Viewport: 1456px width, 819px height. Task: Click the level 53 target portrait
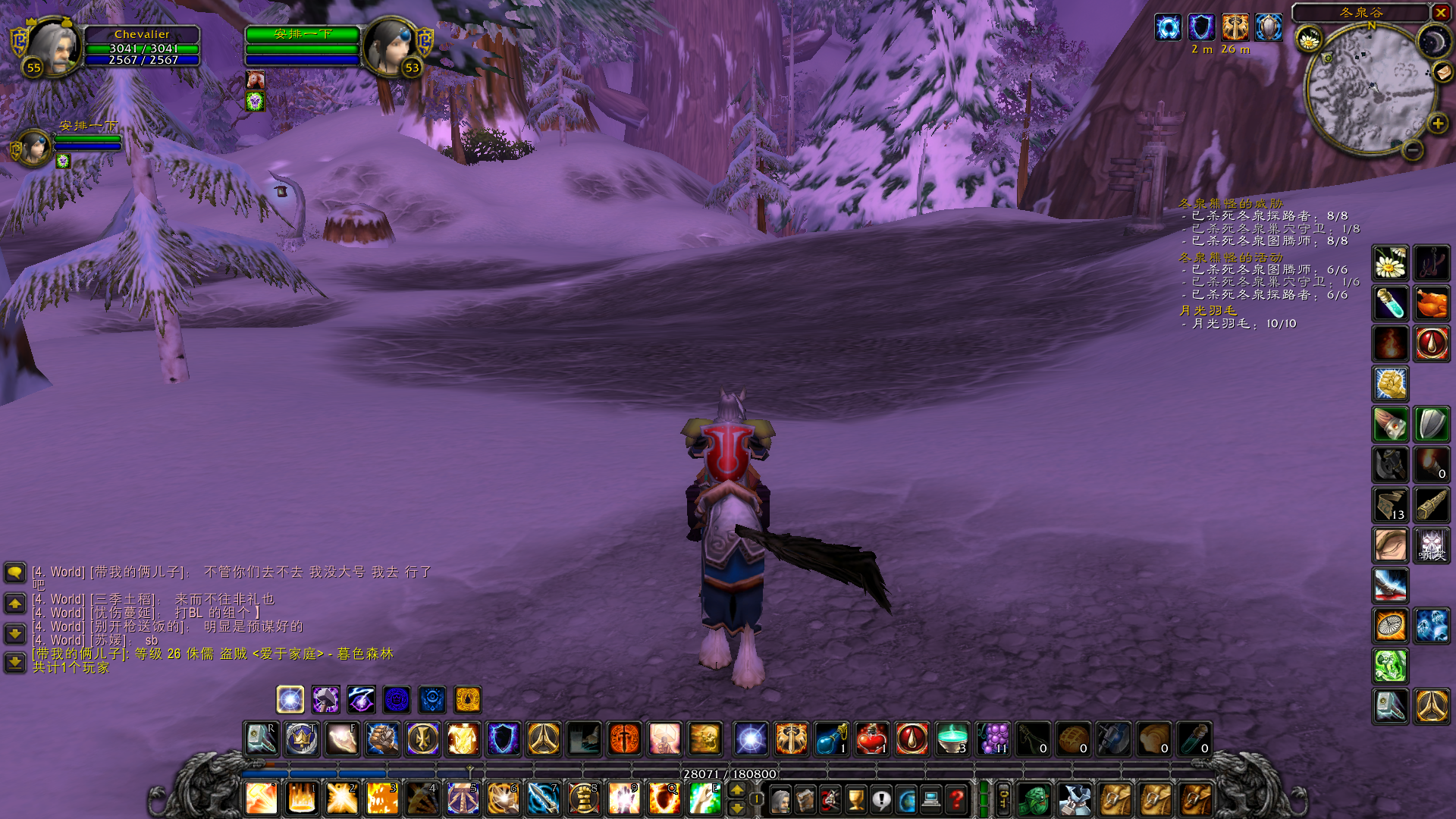pyautogui.click(x=388, y=45)
